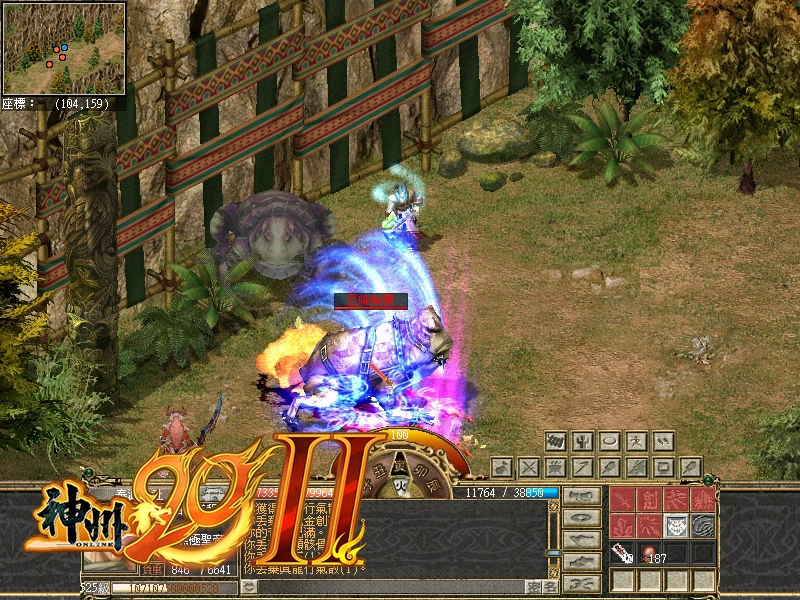Click the crossed swords stone button

pos(530,467)
